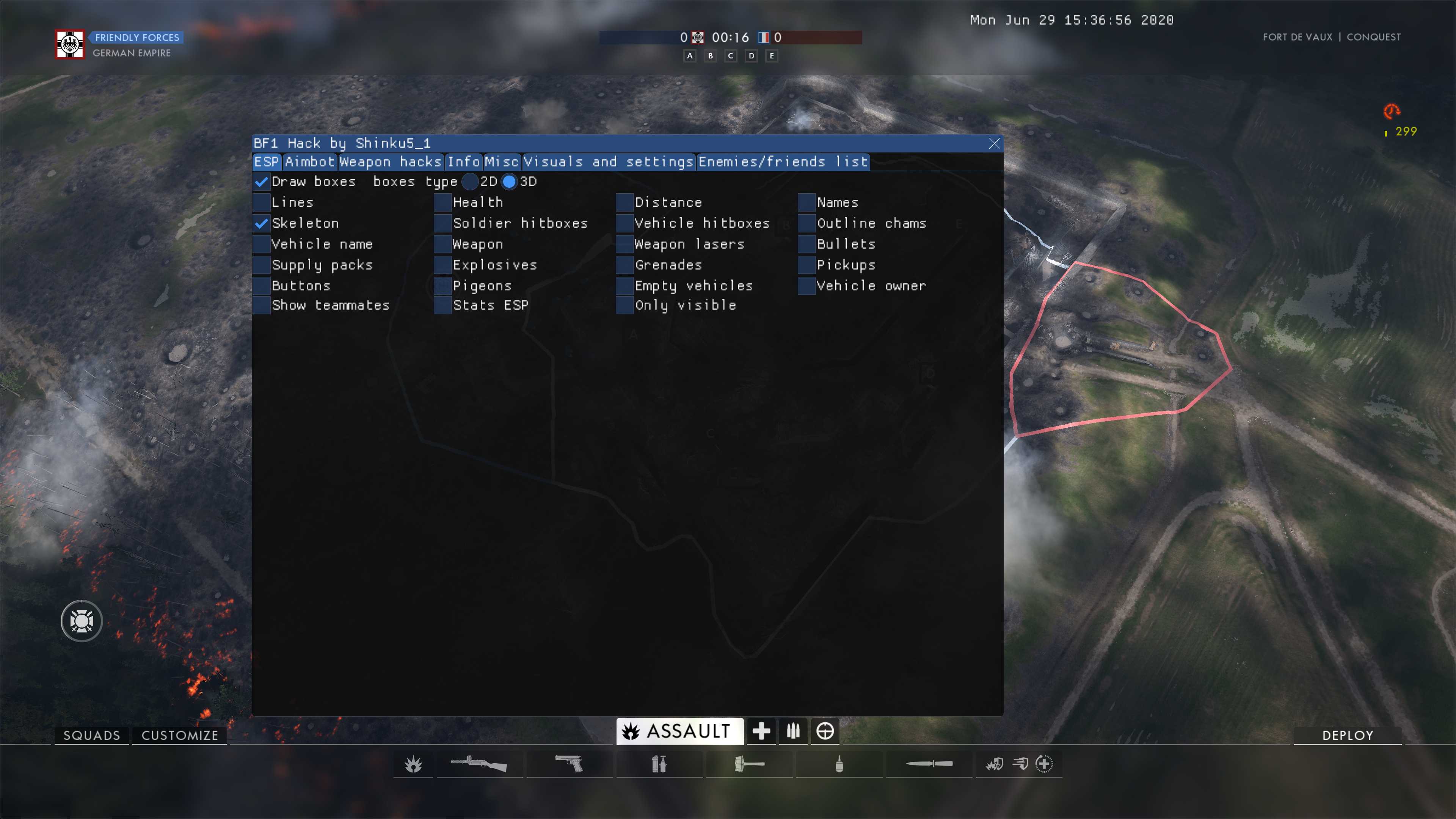1456x819 pixels.
Task: Open the SQUADS menu
Action: [x=91, y=735]
